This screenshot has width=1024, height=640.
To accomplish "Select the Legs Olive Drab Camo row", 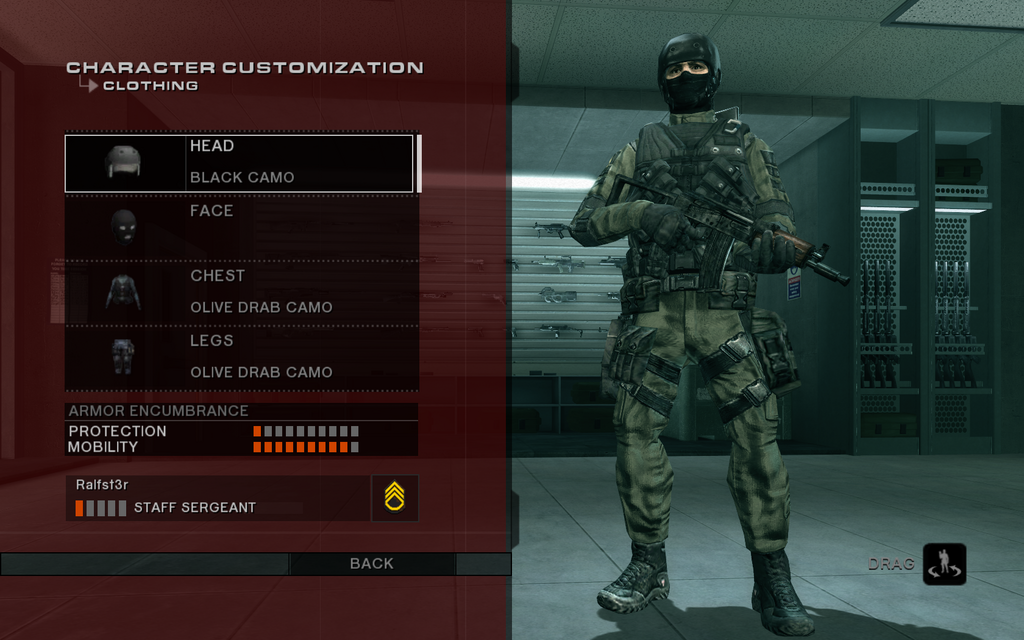I will pyautogui.click(x=240, y=357).
